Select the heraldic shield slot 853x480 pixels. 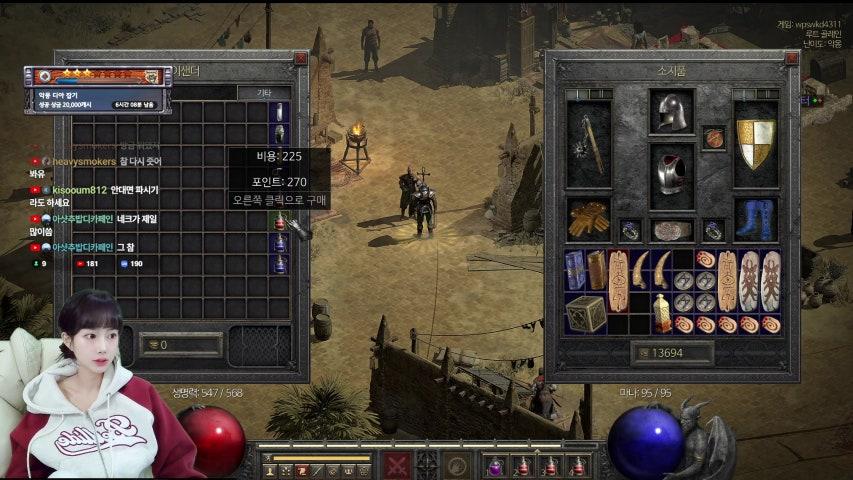[x=756, y=143]
